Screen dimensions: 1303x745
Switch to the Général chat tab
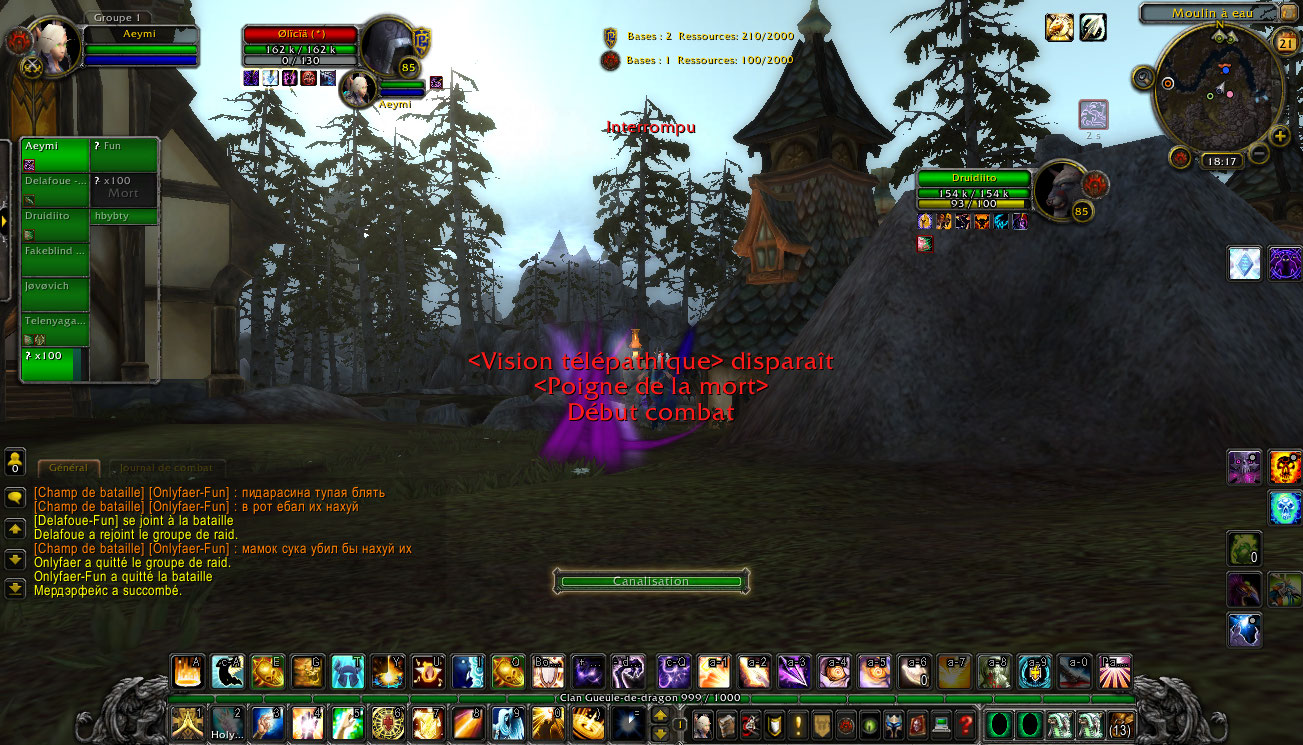click(68, 468)
